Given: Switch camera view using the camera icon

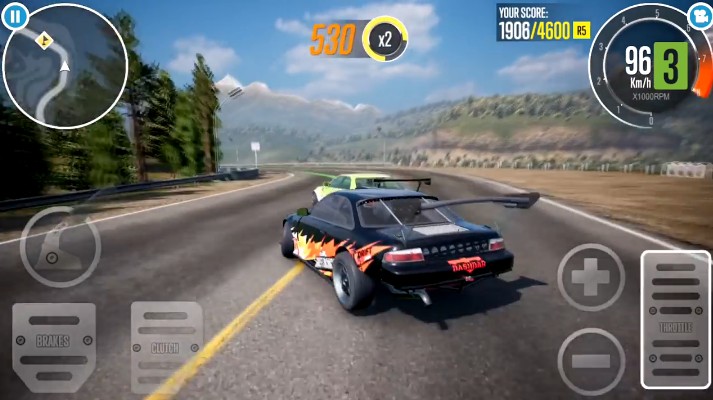Looking at the screenshot, I should [x=699, y=17].
